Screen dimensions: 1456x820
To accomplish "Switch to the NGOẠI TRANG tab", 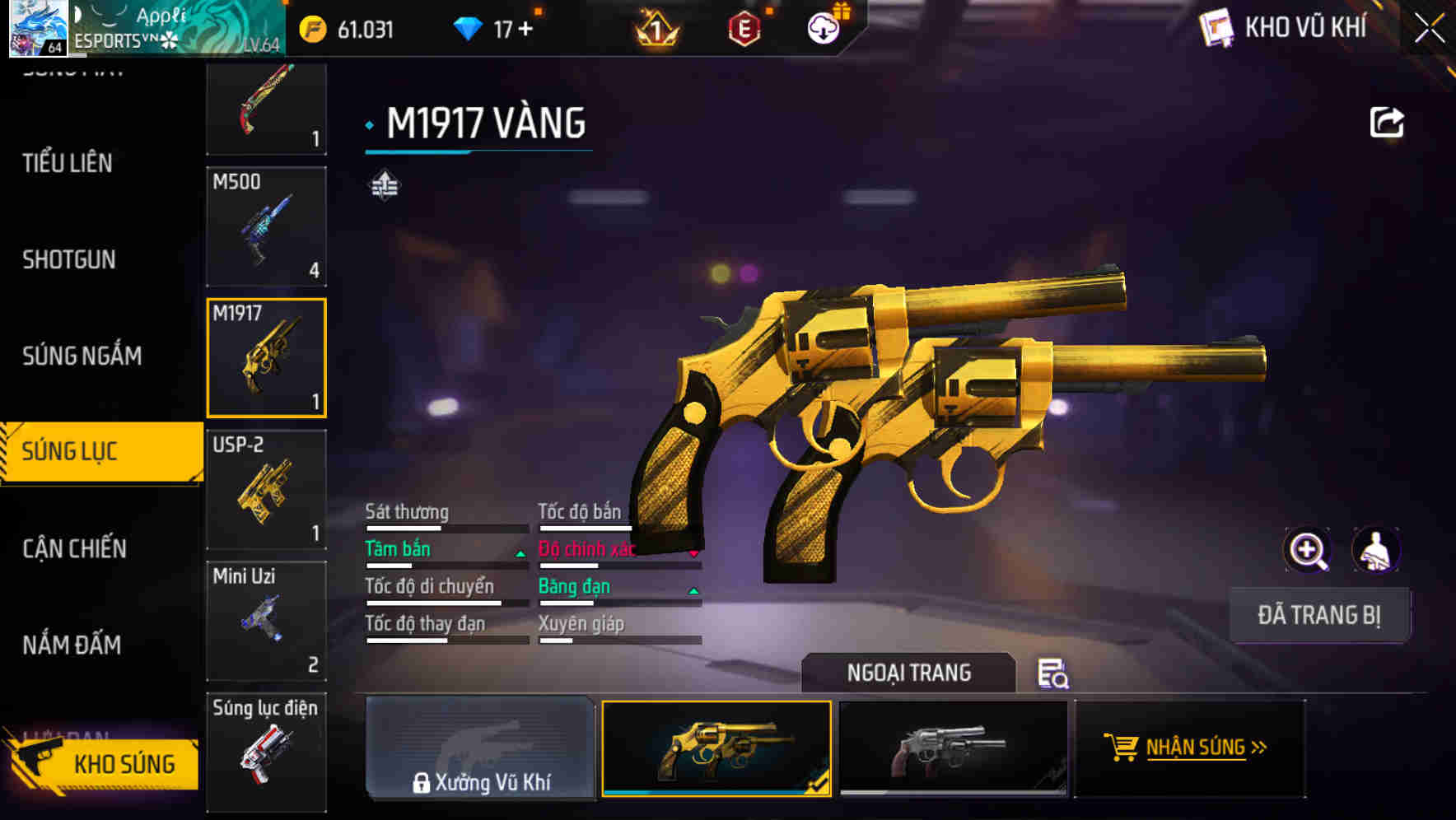I will point(910,673).
